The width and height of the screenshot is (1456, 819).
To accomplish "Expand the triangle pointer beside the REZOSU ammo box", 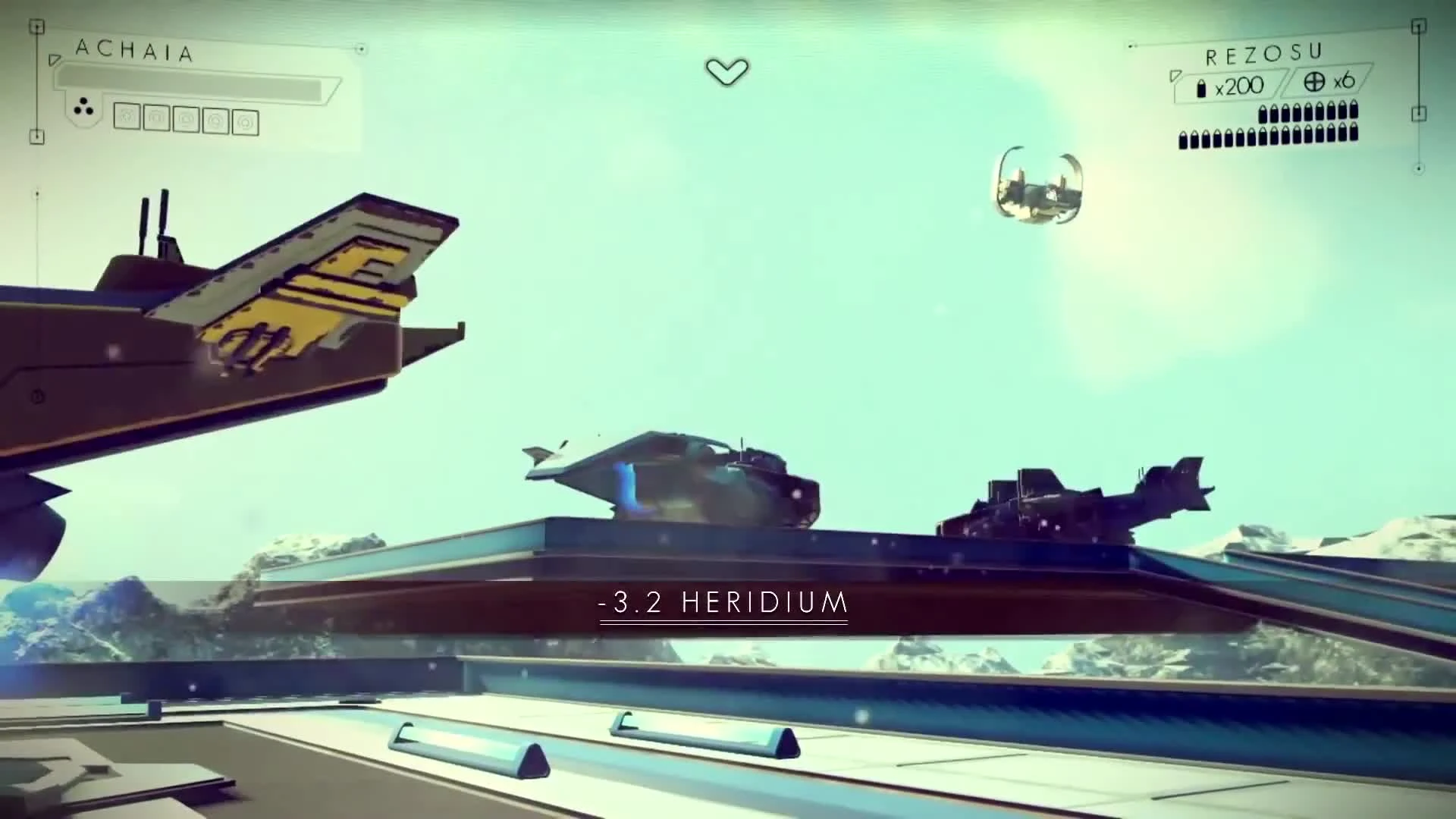I will [1176, 77].
